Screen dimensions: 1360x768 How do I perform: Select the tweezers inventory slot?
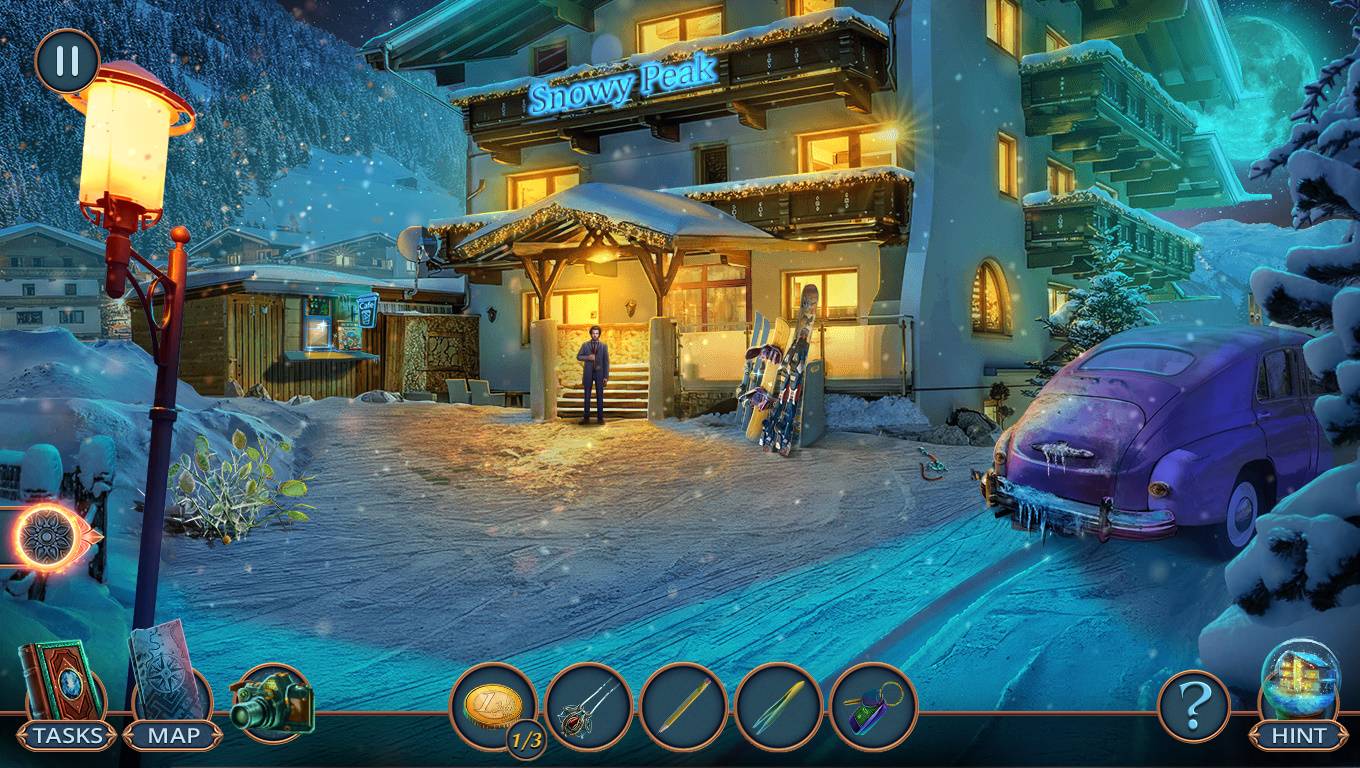pyautogui.click(x=778, y=707)
